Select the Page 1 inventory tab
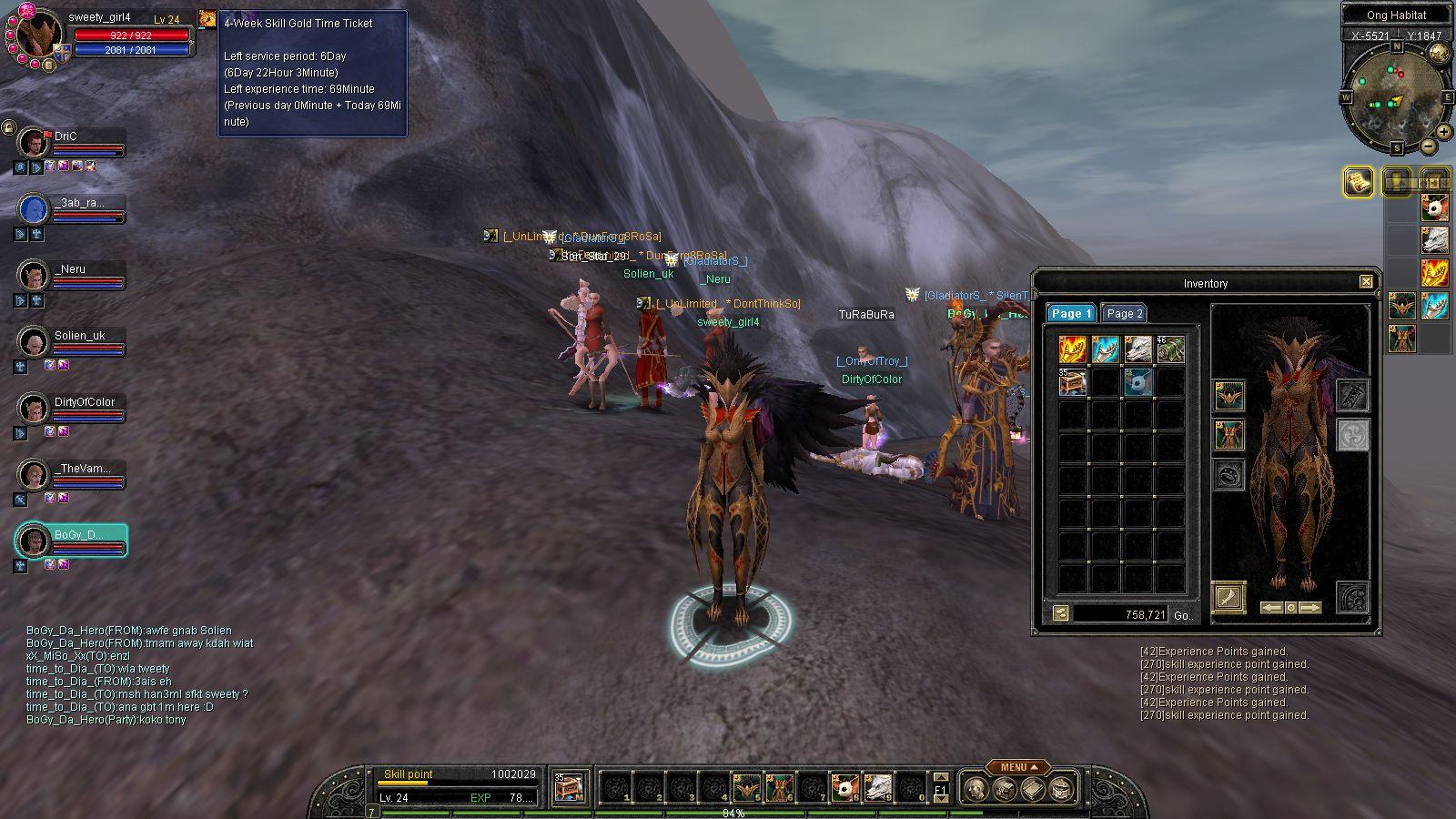This screenshot has width=1456, height=819. (1071, 313)
